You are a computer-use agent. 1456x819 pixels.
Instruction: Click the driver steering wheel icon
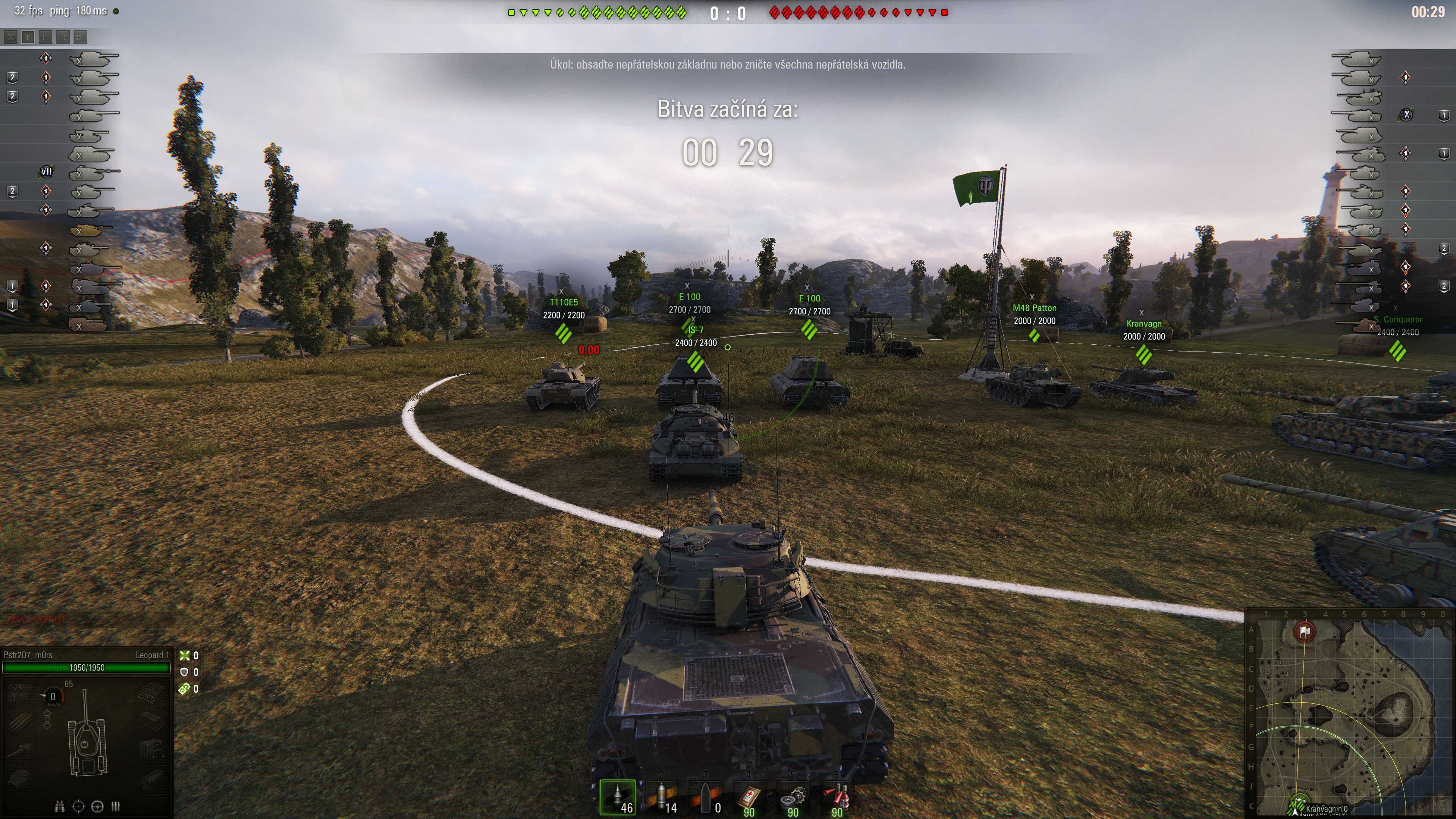pyautogui.click(x=97, y=806)
